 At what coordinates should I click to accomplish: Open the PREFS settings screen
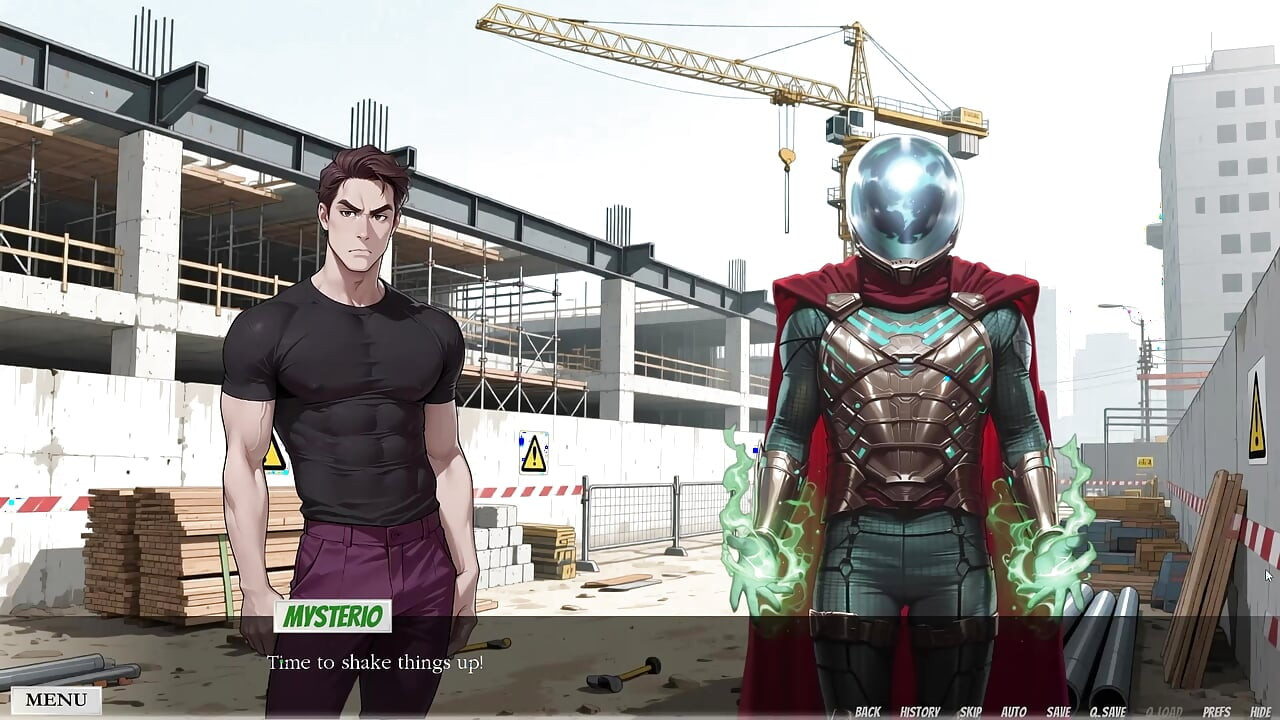tap(1215, 711)
